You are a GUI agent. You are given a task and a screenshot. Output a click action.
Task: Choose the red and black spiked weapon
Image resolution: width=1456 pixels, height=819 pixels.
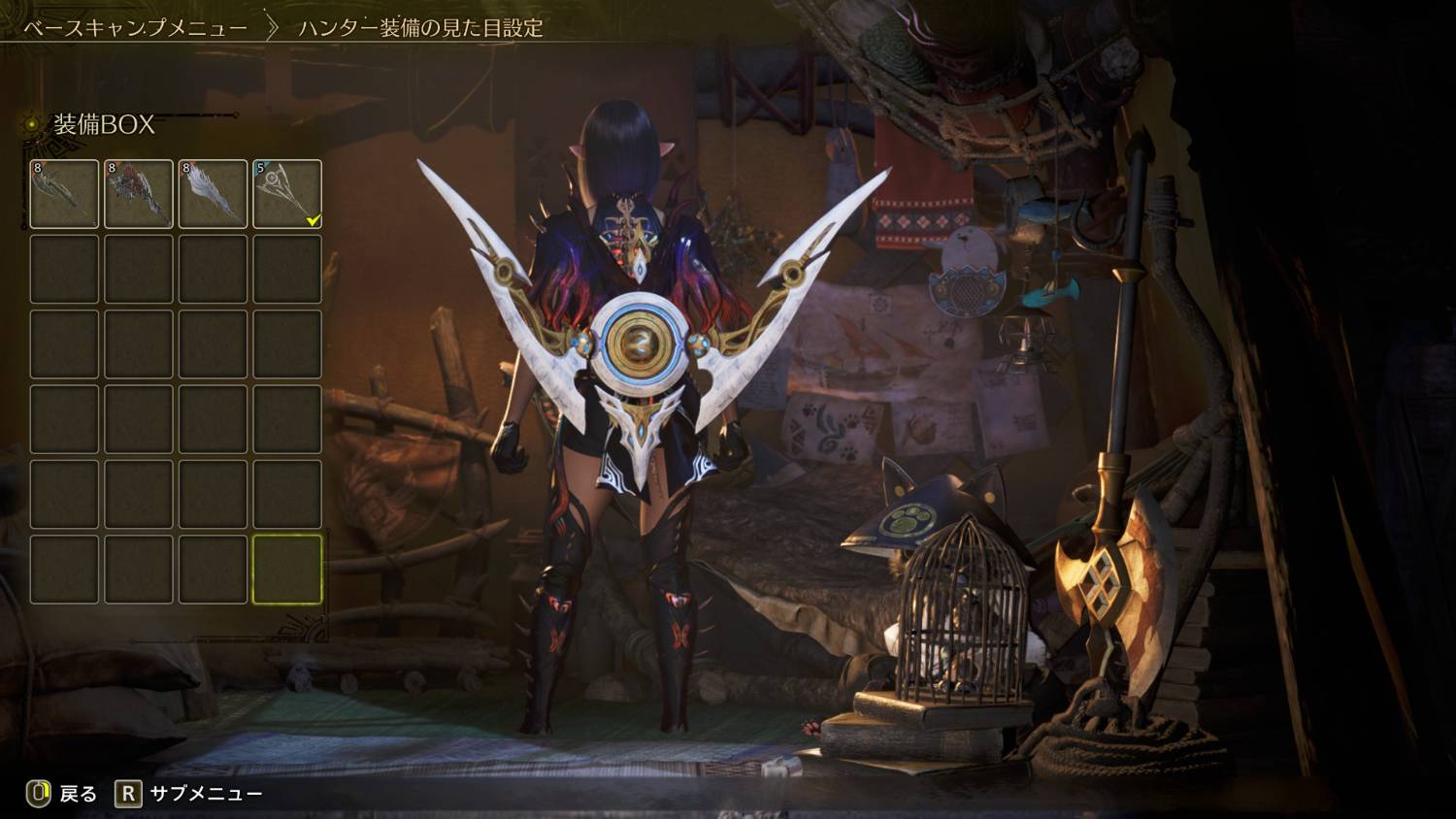tap(139, 194)
